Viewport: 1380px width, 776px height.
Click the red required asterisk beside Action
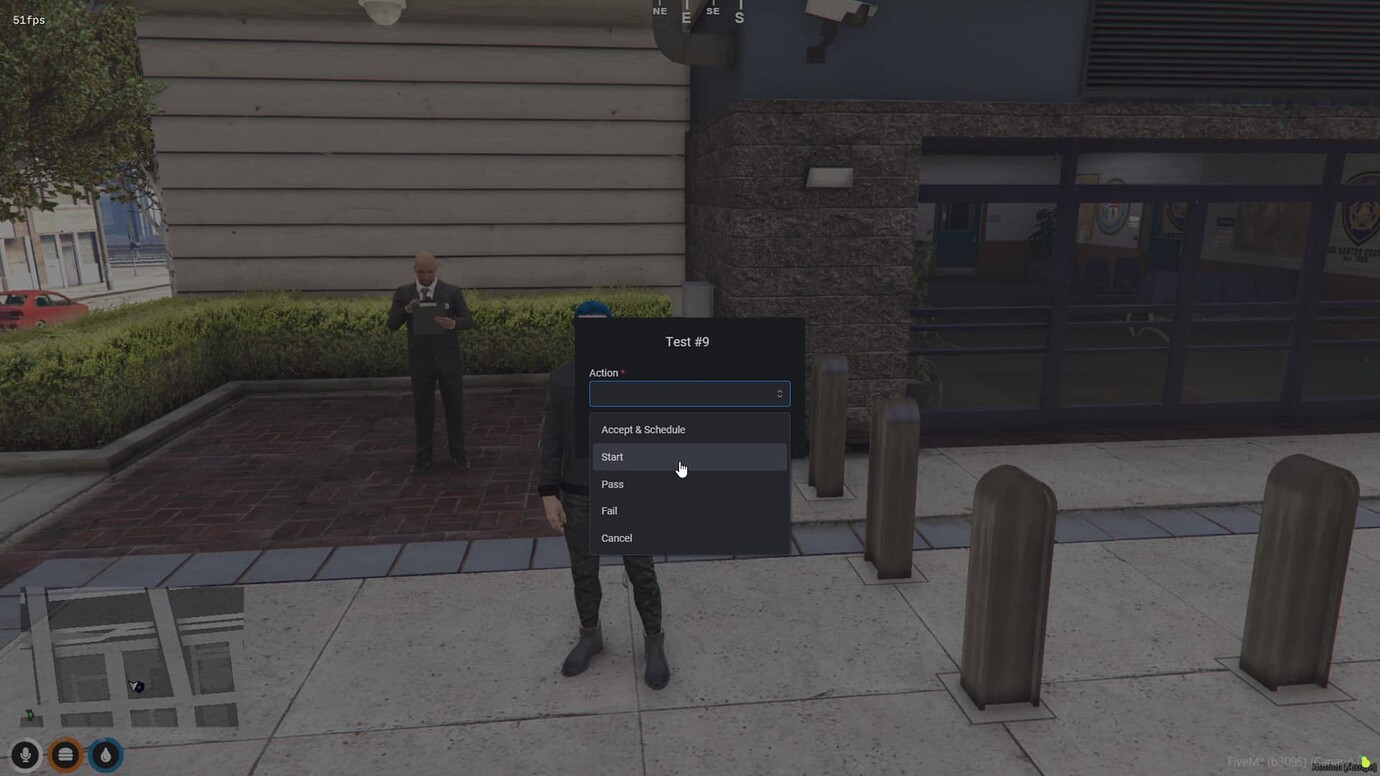point(622,371)
